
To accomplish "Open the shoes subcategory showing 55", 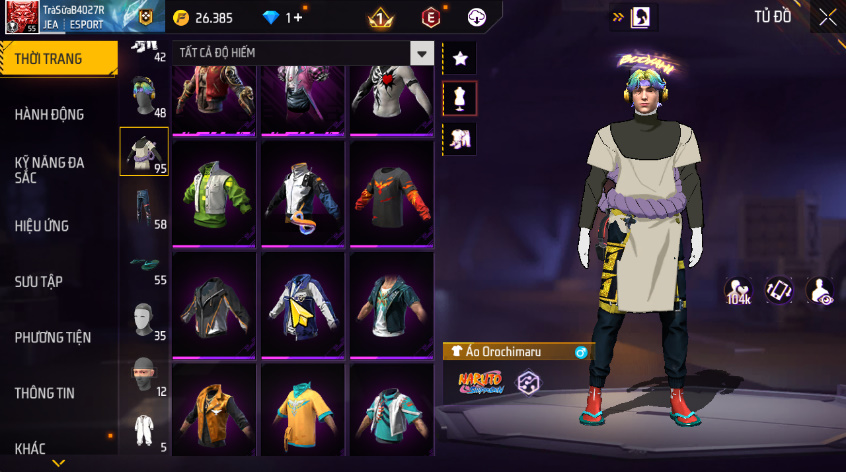I will (144, 264).
